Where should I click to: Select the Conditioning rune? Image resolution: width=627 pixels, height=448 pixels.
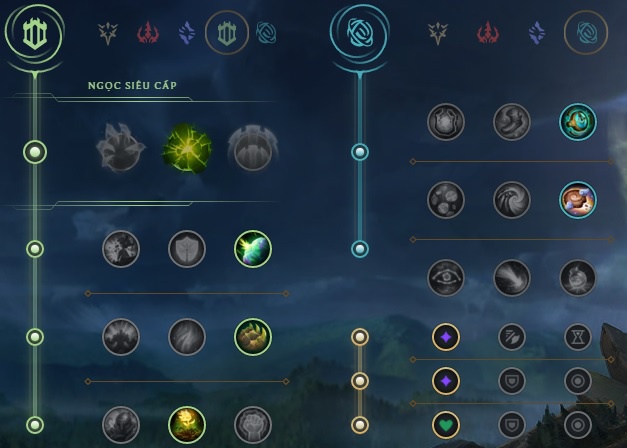(x=121, y=337)
